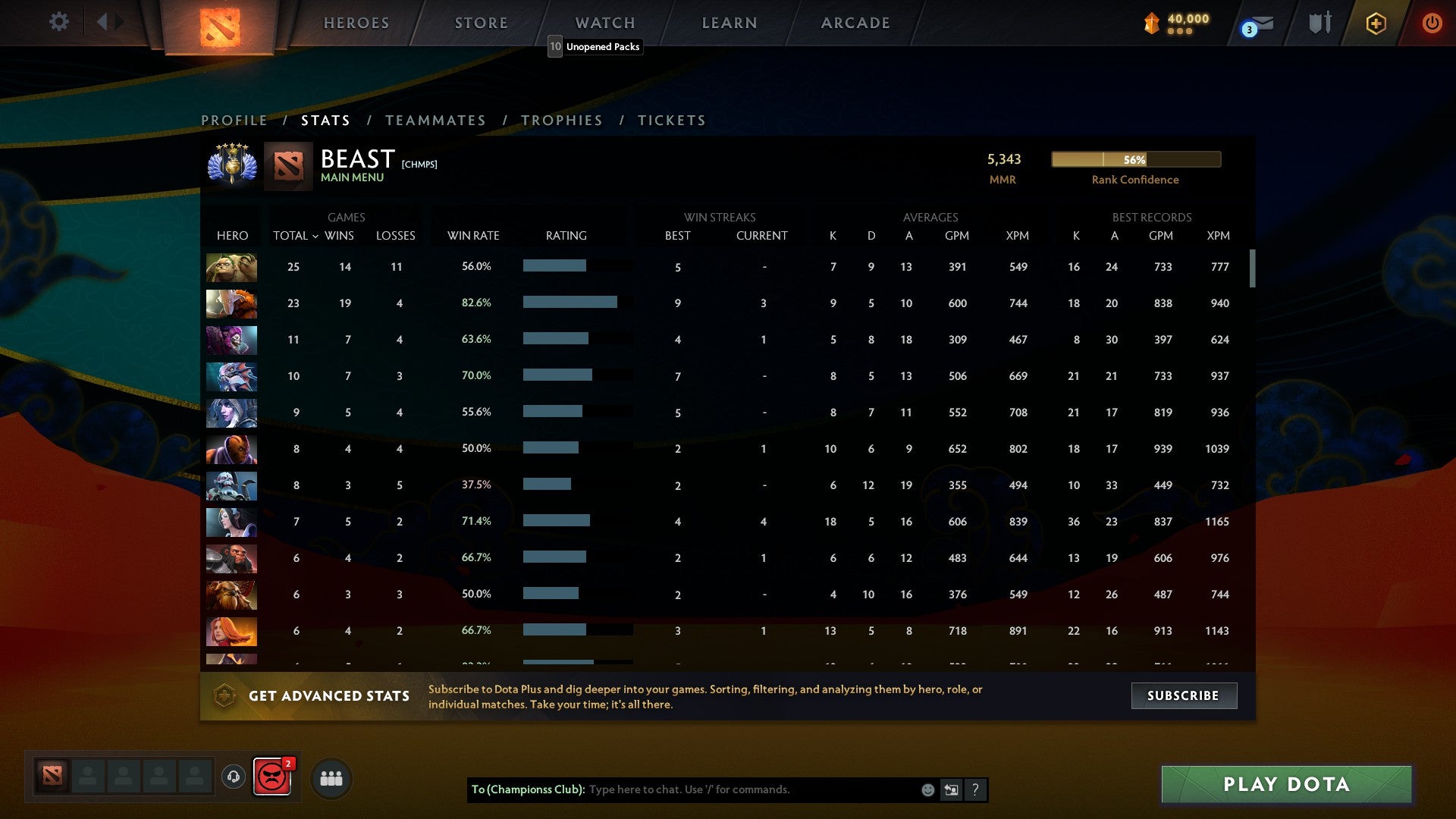
Task: Click the screenshot share icon near chat
Action: (950, 789)
